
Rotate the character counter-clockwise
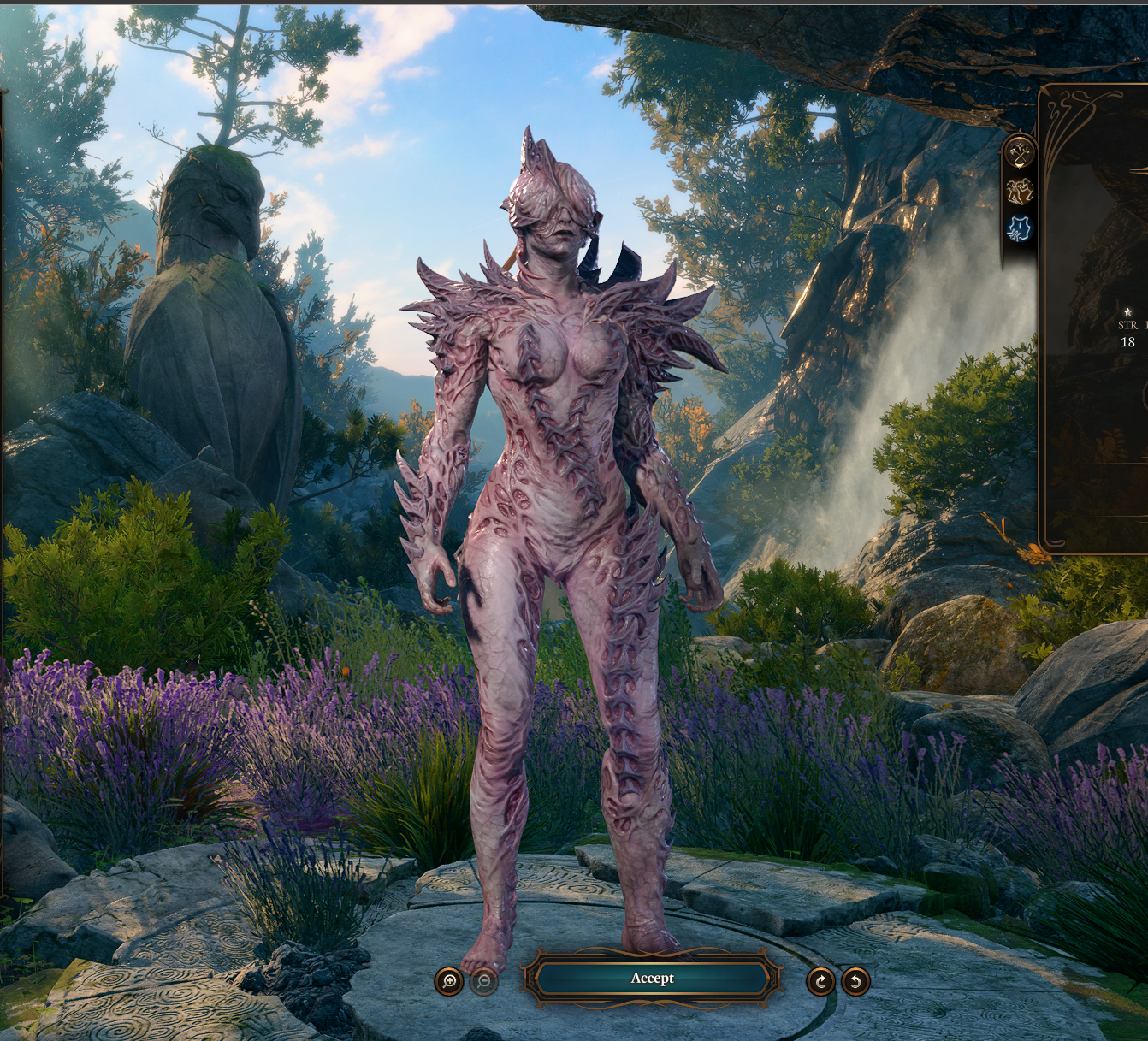[855, 981]
